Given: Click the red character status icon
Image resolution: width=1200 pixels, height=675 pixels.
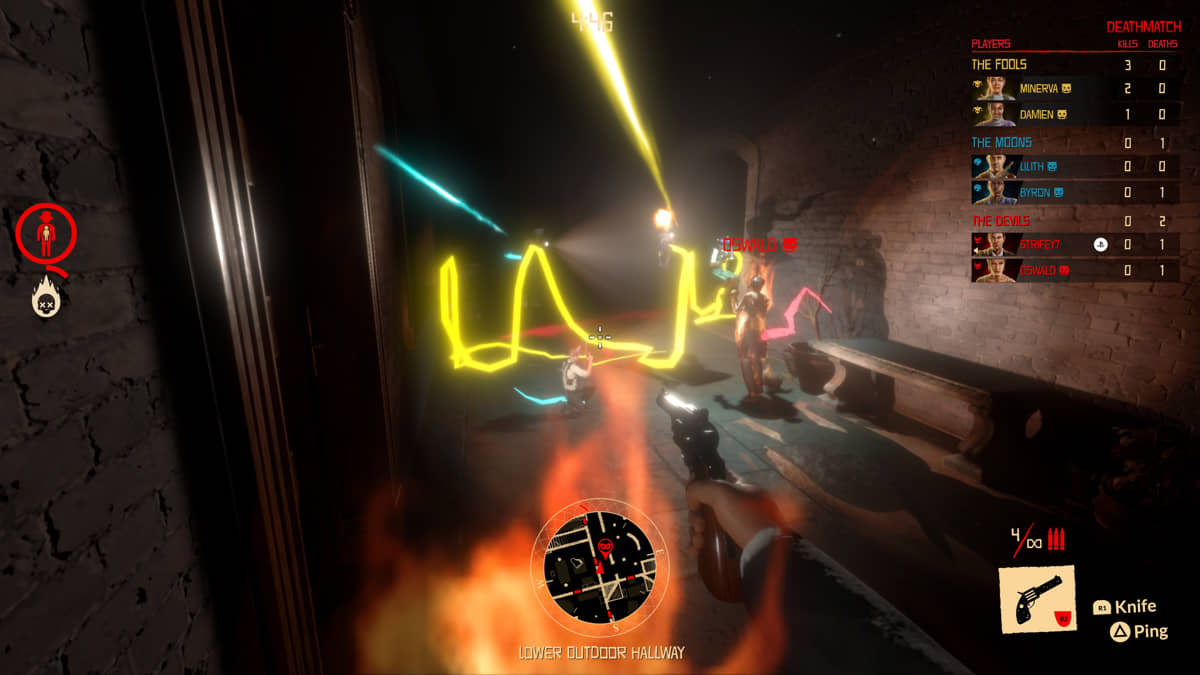Looking at the screenshot, I should (45, 234).
